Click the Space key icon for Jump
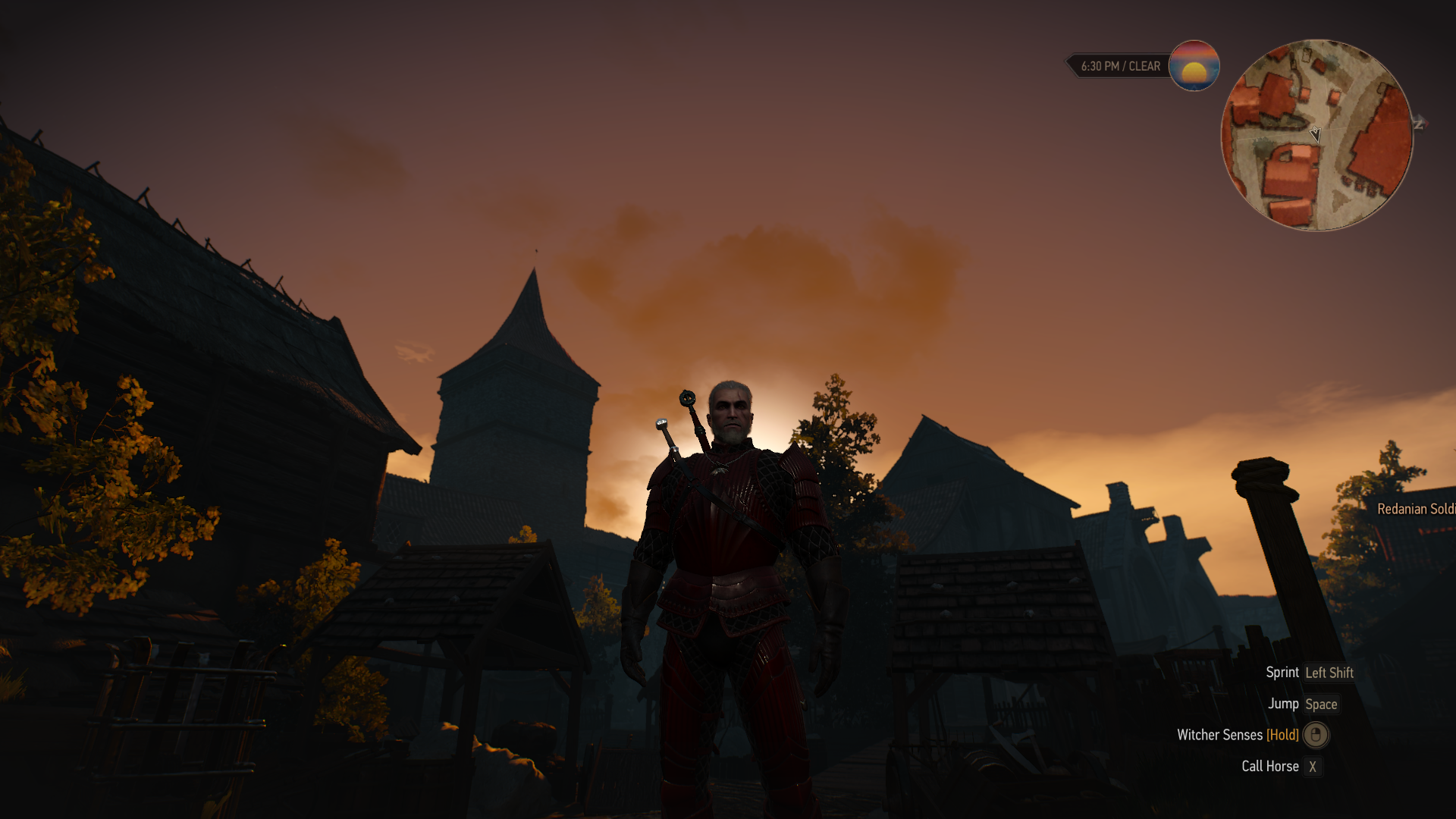 [x=1322, y=704]
